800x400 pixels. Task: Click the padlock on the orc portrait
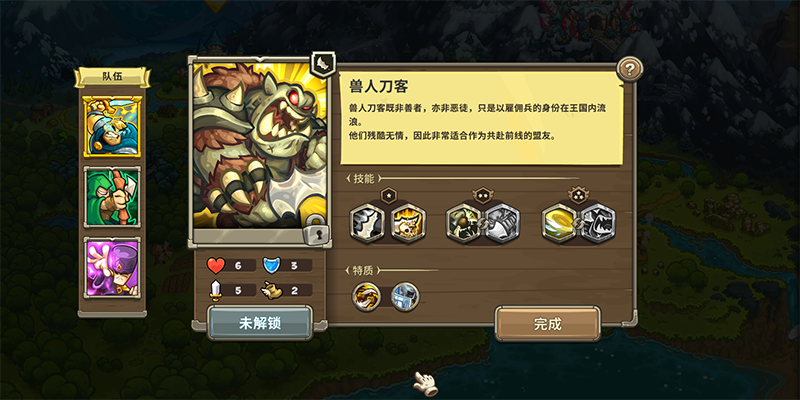coord(317,233)
